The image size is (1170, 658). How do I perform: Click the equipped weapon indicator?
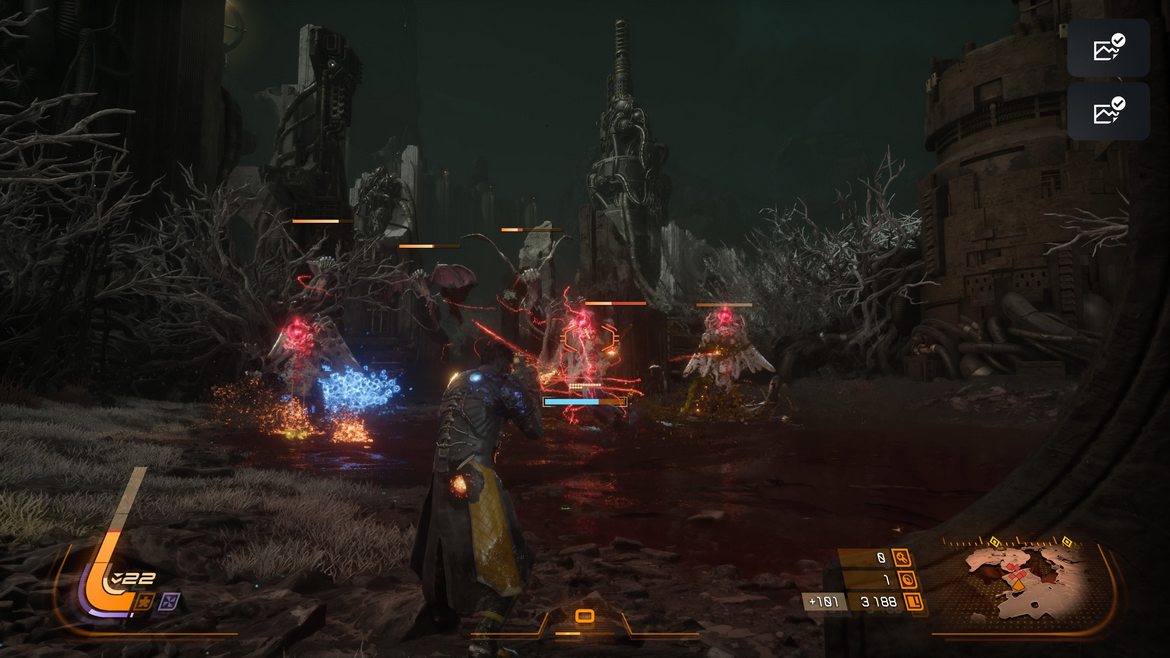coord(585,617)
